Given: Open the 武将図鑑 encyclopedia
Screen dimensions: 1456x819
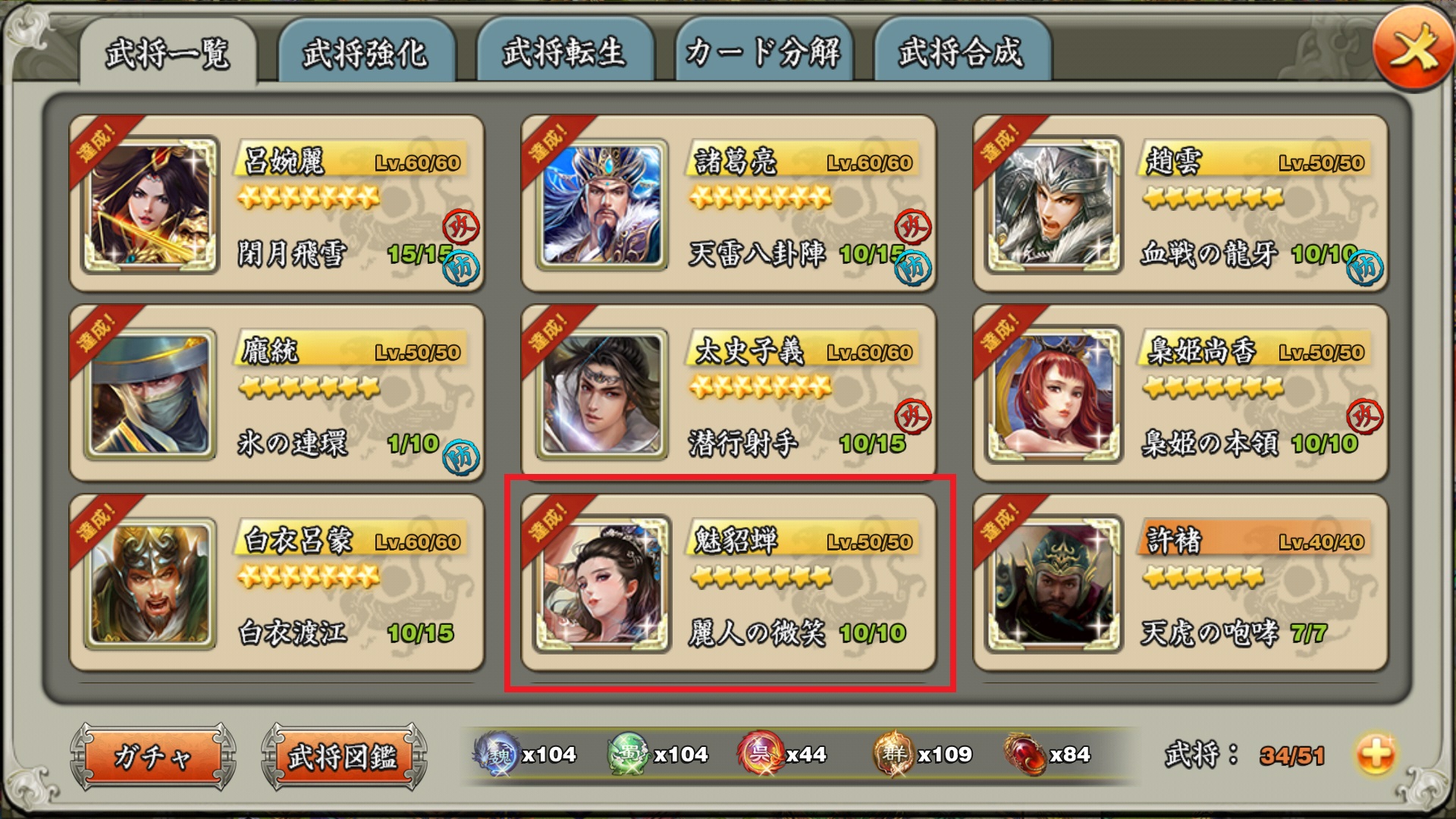Looking at the screenshot, I should [344, 756].
